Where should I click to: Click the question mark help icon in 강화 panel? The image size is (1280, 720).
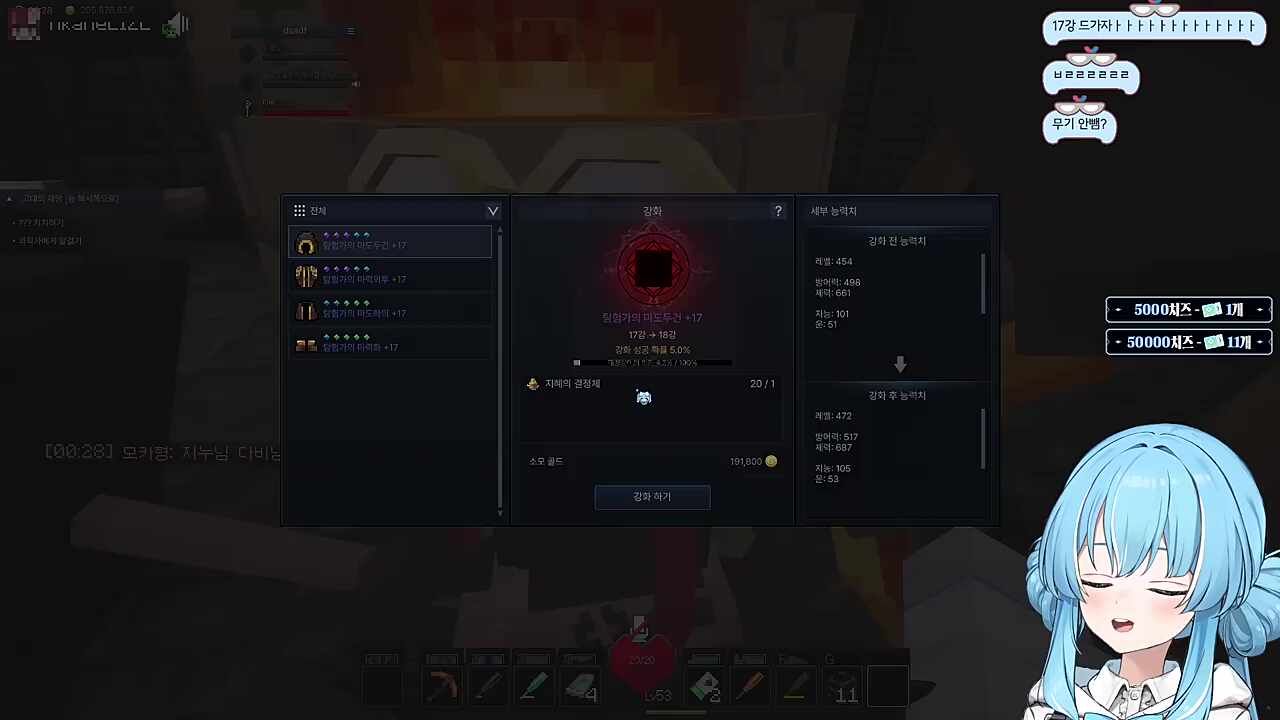(x=778, y=211)
